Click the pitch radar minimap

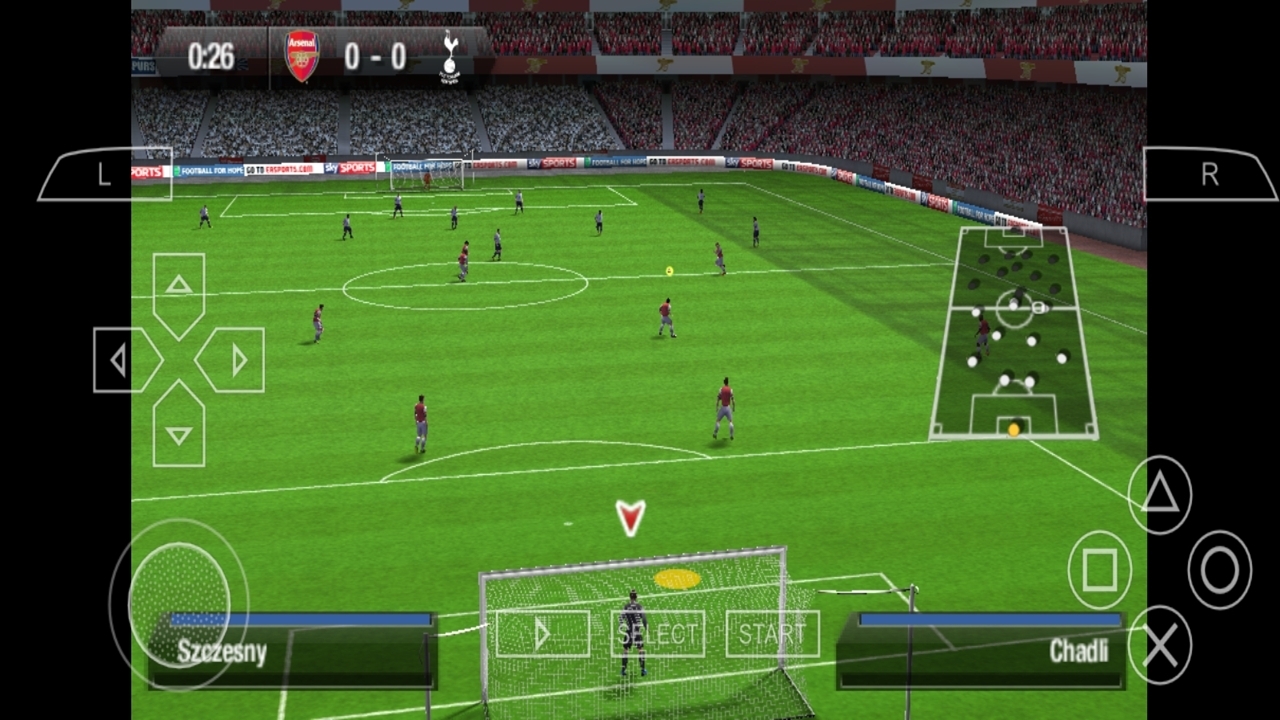pyautogui.click(x=1013, y=333)
